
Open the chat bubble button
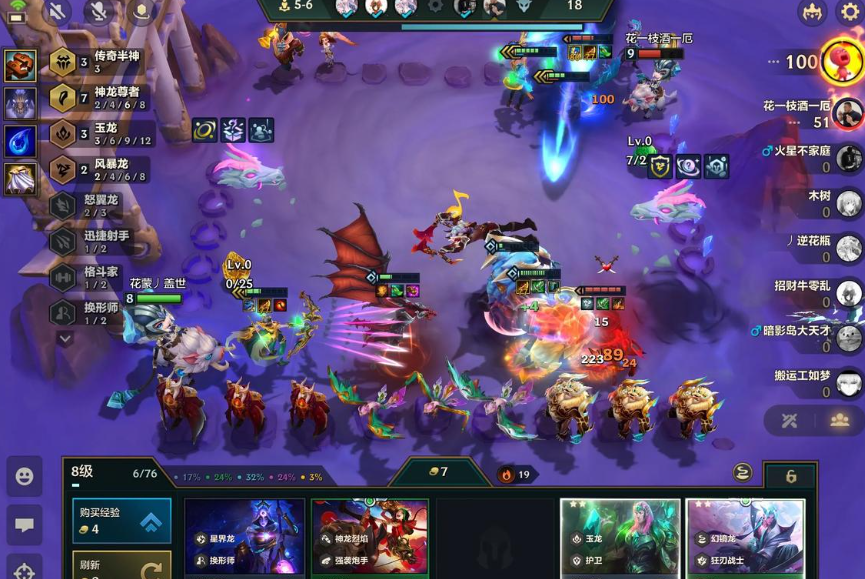coord(24,524)
